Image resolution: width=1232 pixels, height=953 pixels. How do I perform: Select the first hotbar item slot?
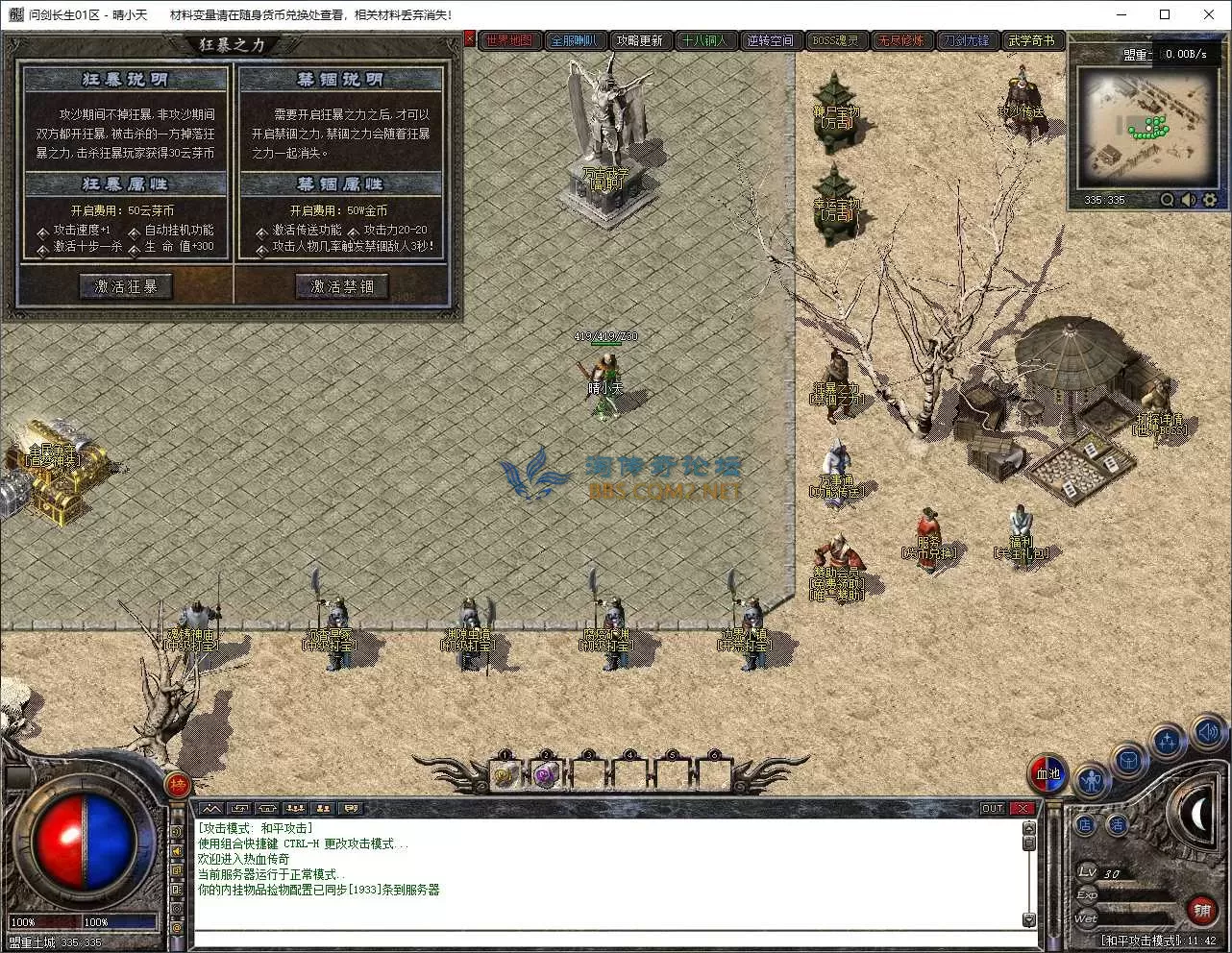point(505,773)
